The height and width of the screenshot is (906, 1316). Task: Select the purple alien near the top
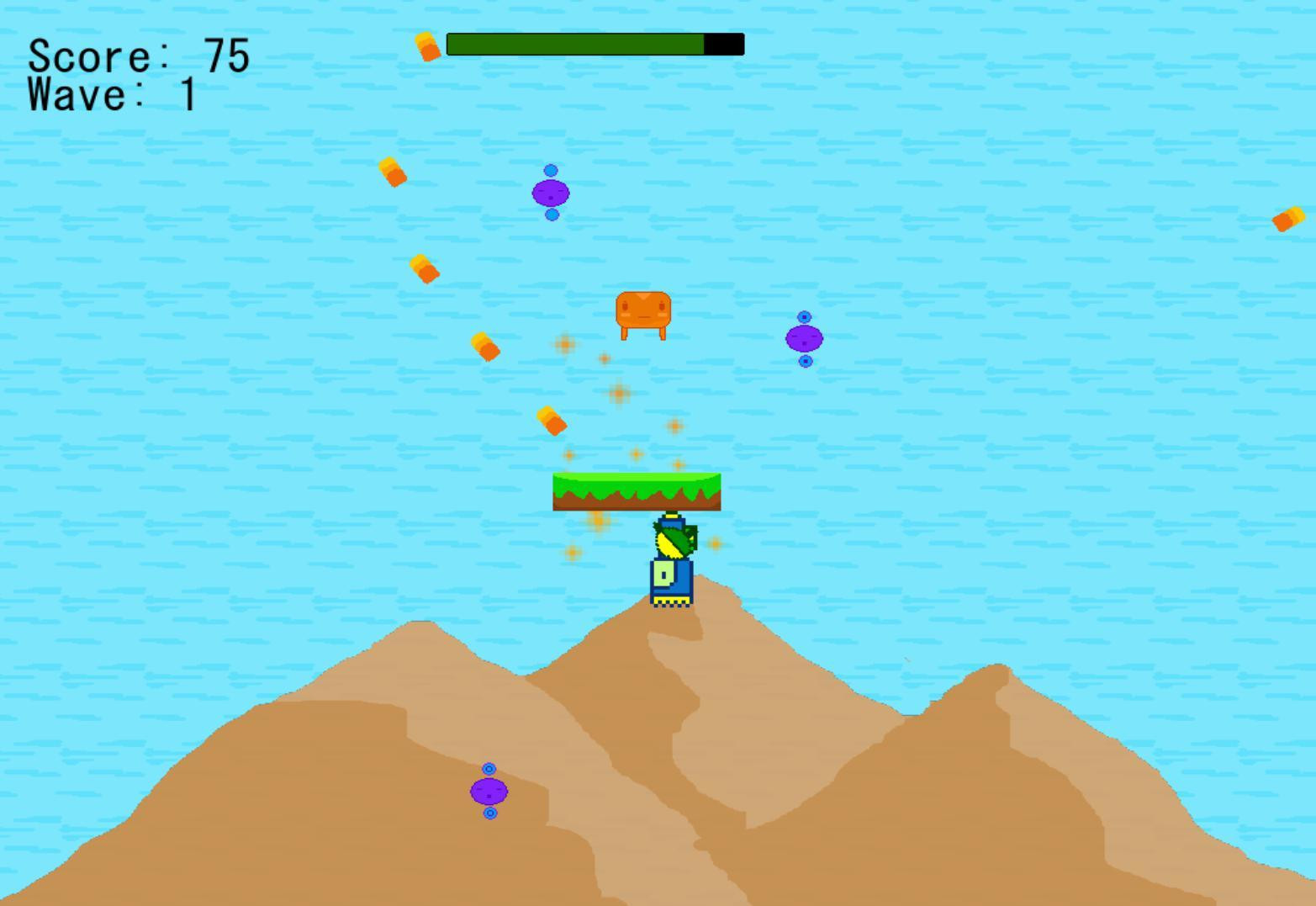click(x=550, y=194)
